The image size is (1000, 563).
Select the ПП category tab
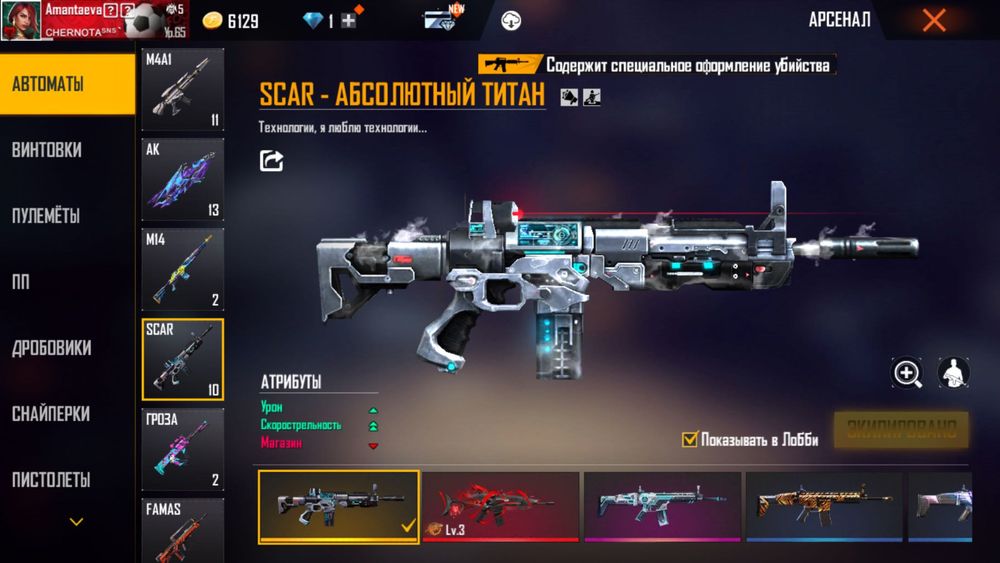coord(20,282)
